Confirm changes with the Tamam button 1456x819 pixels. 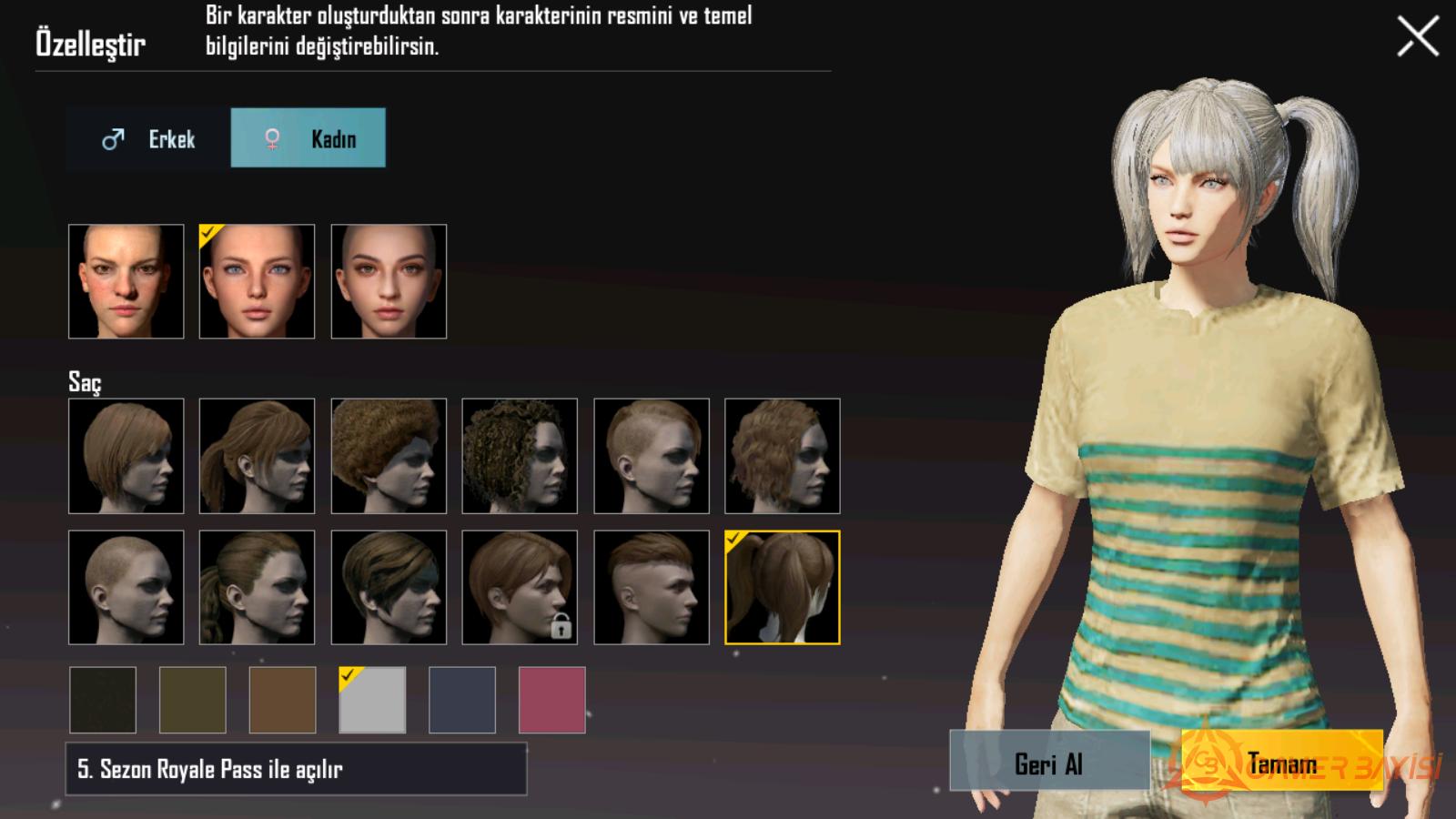[x=1281, y=763]
